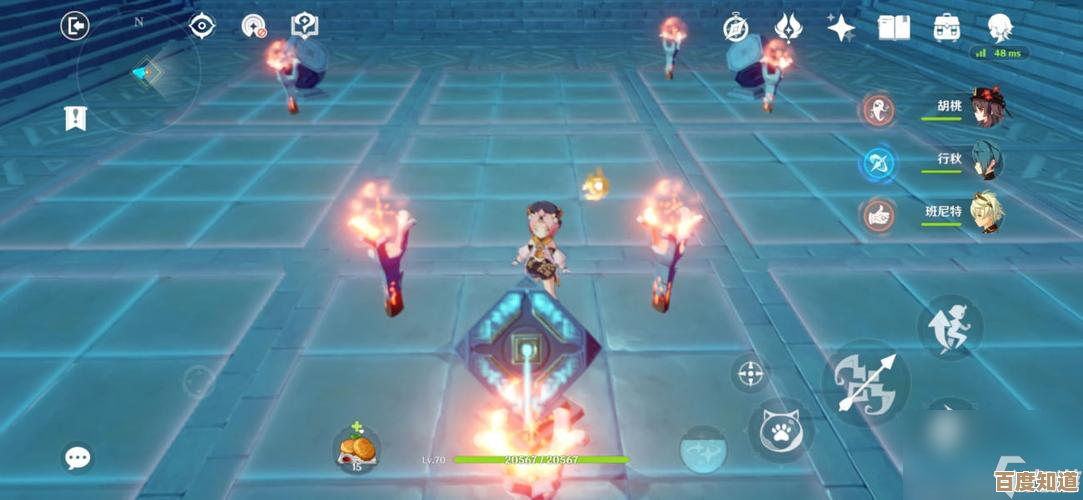Open the character menu head icon
The width and height of the screenshot is (1083, 500).
click(999, 28)
